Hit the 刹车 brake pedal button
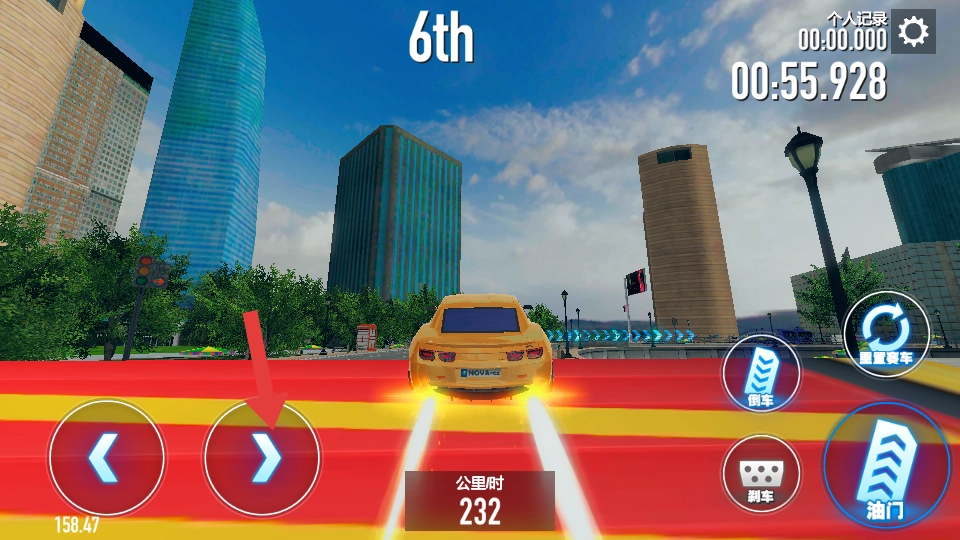This screenshot has width=960, height=540. [x=760, y=474]
